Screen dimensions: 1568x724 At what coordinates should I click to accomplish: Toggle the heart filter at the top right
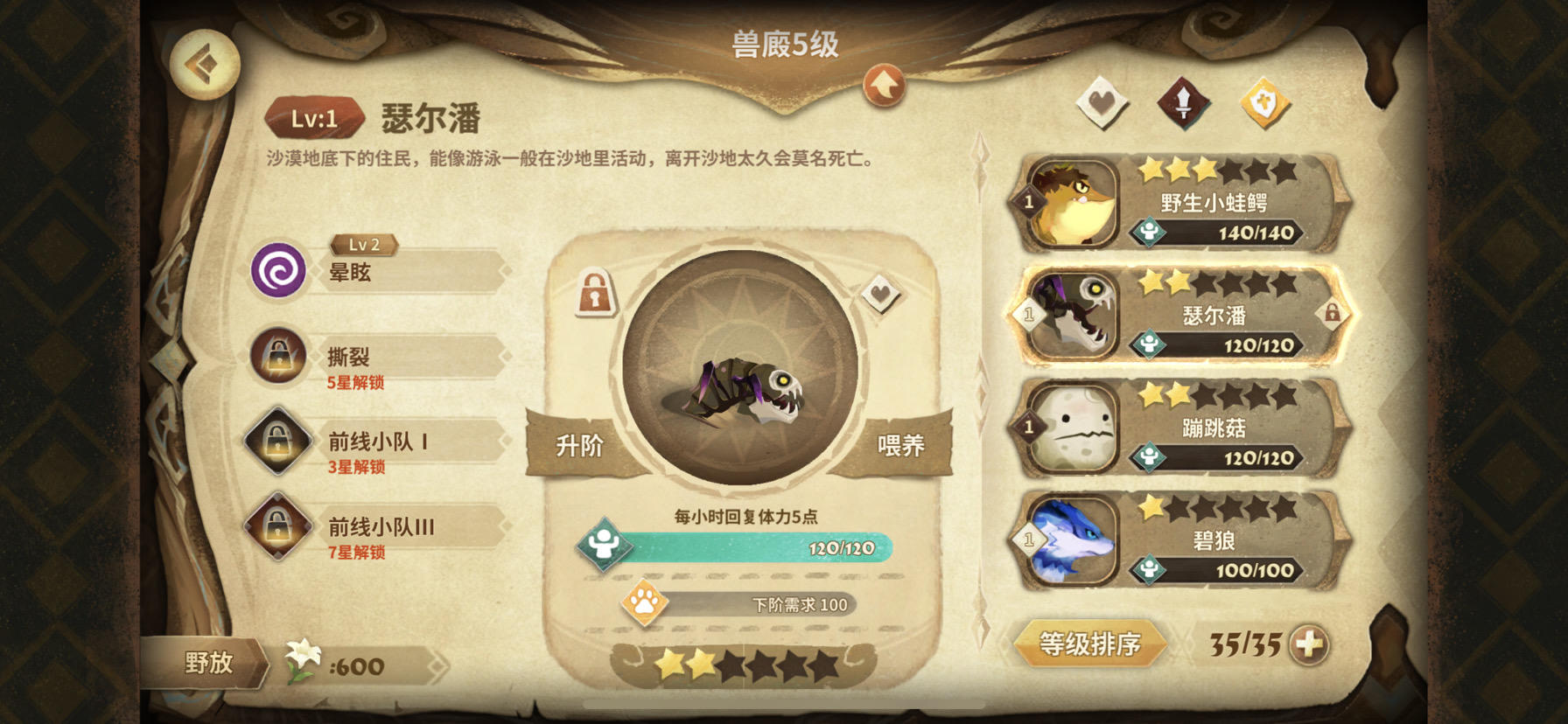click(x=1102, y=101)
